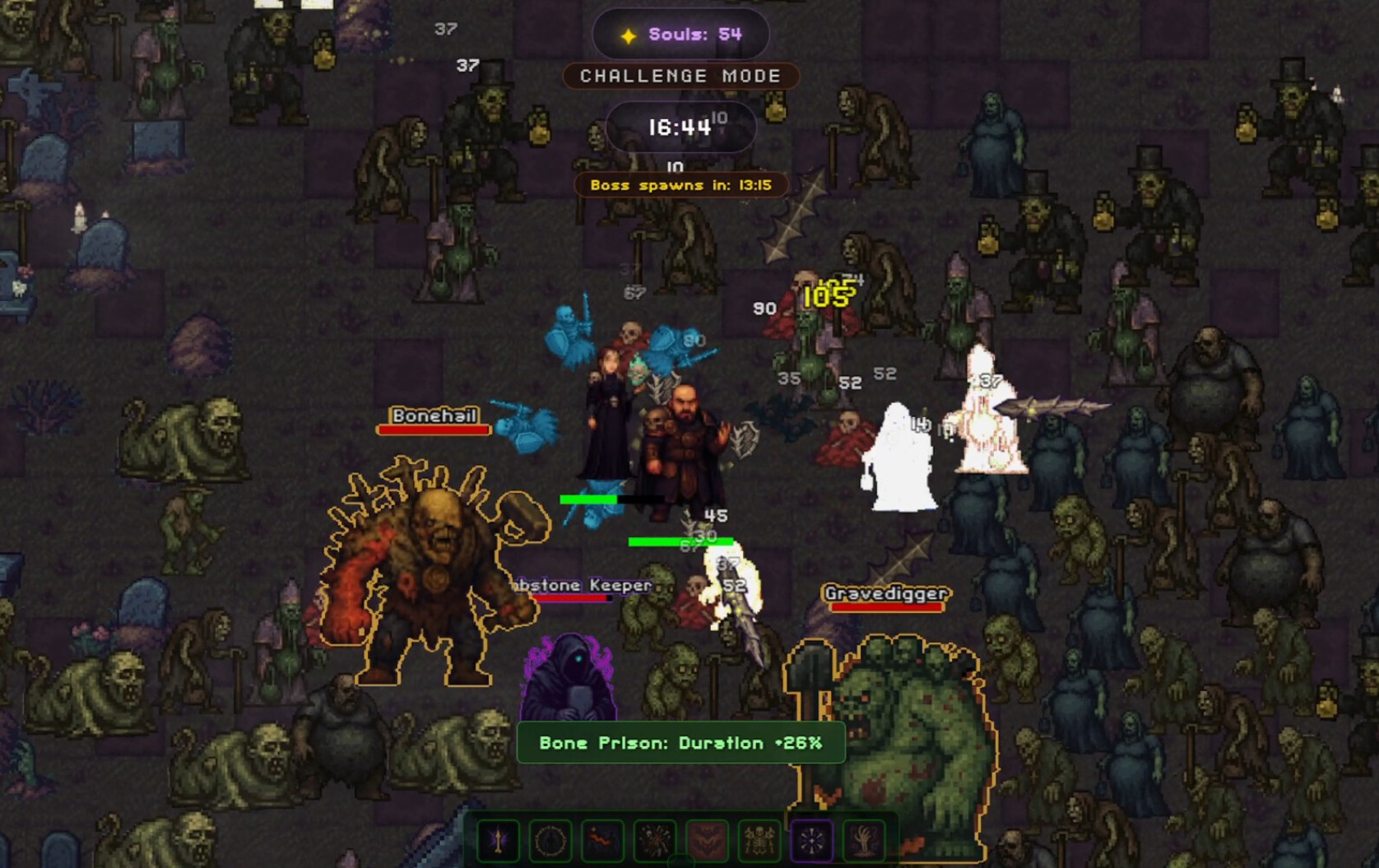This screenshot has height=868, width=1379.
Task: Choose the scattered skull and bones ability
Action: tap(655, 841)
